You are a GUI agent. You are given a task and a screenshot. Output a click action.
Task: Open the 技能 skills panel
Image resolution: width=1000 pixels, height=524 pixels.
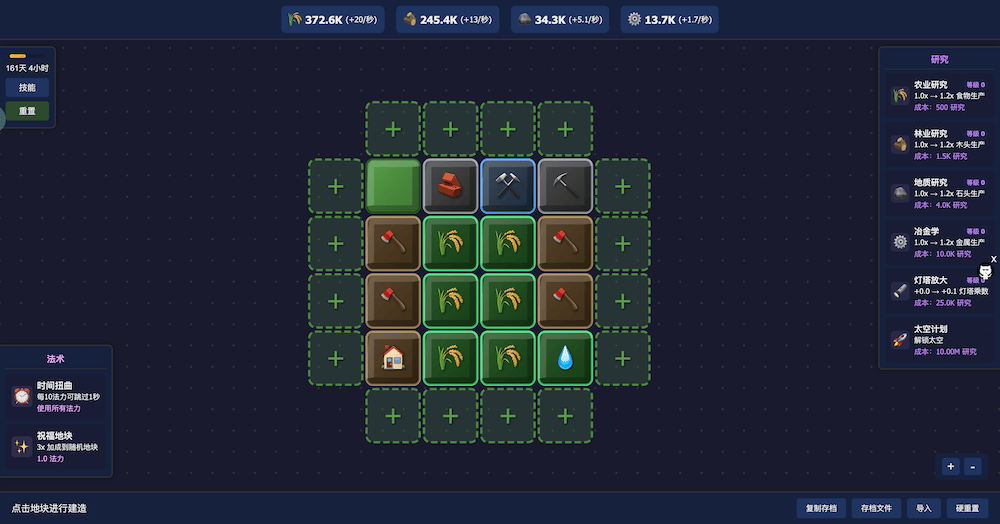click(27, 88)
